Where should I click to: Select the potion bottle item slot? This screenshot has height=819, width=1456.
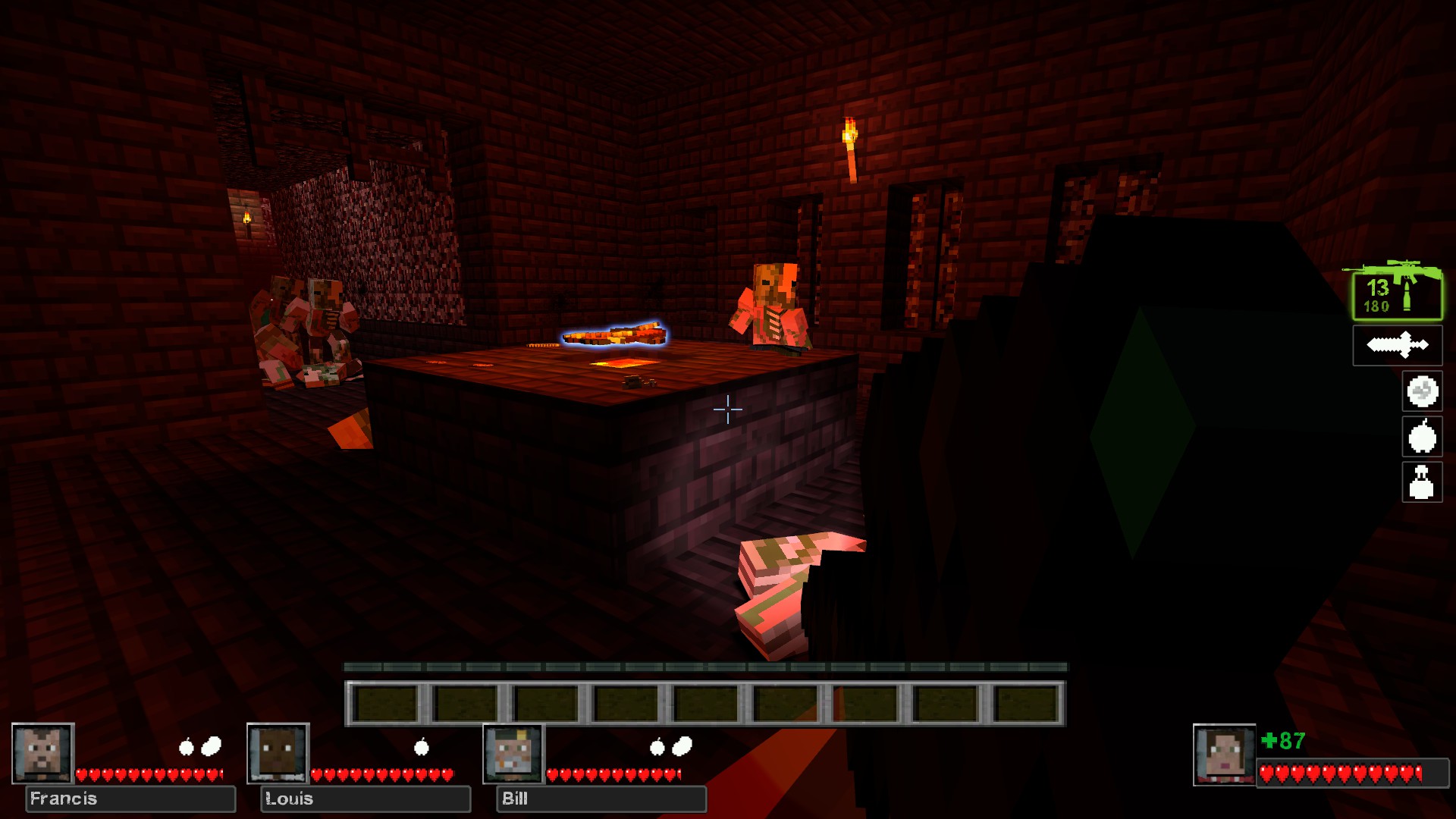(1422, 482)
